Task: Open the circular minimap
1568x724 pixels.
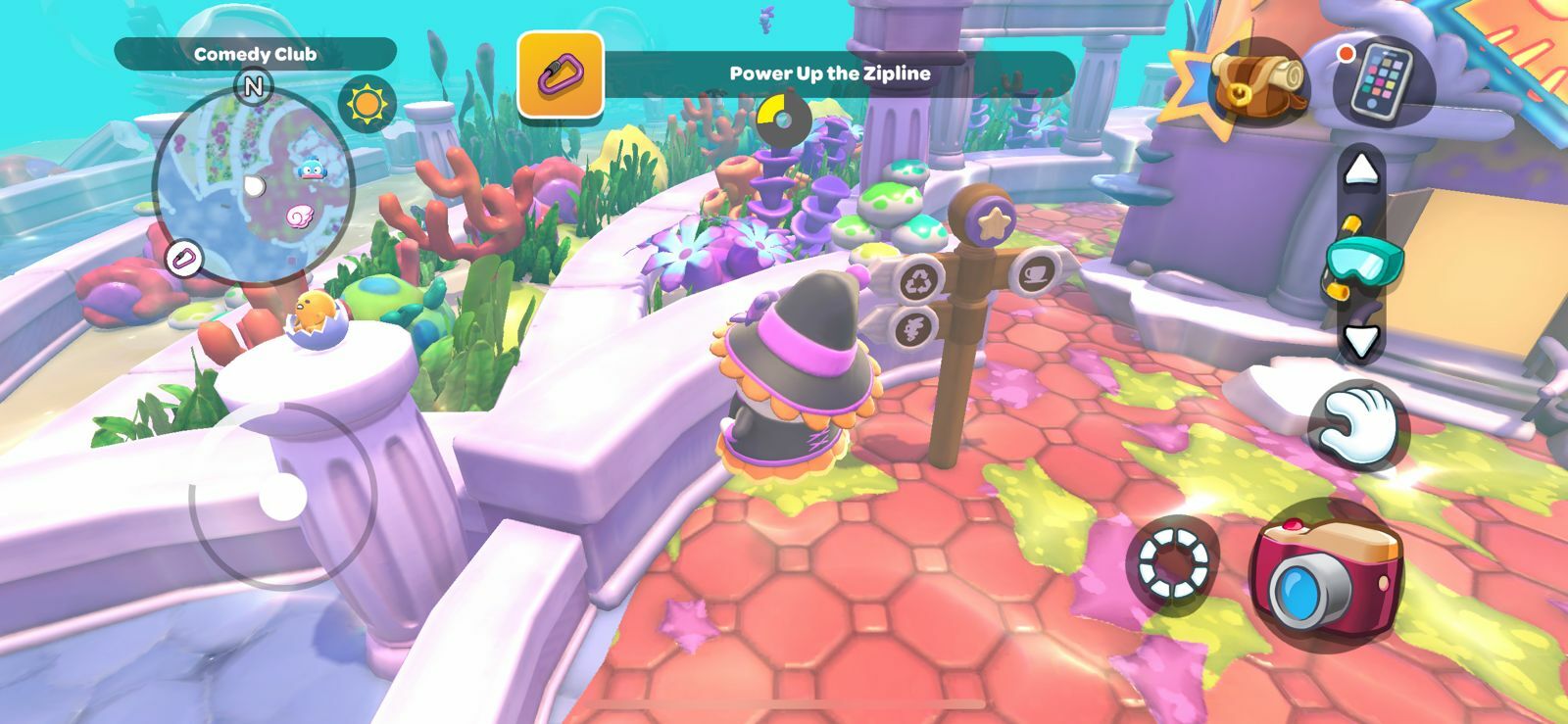Action: [254, 186]
